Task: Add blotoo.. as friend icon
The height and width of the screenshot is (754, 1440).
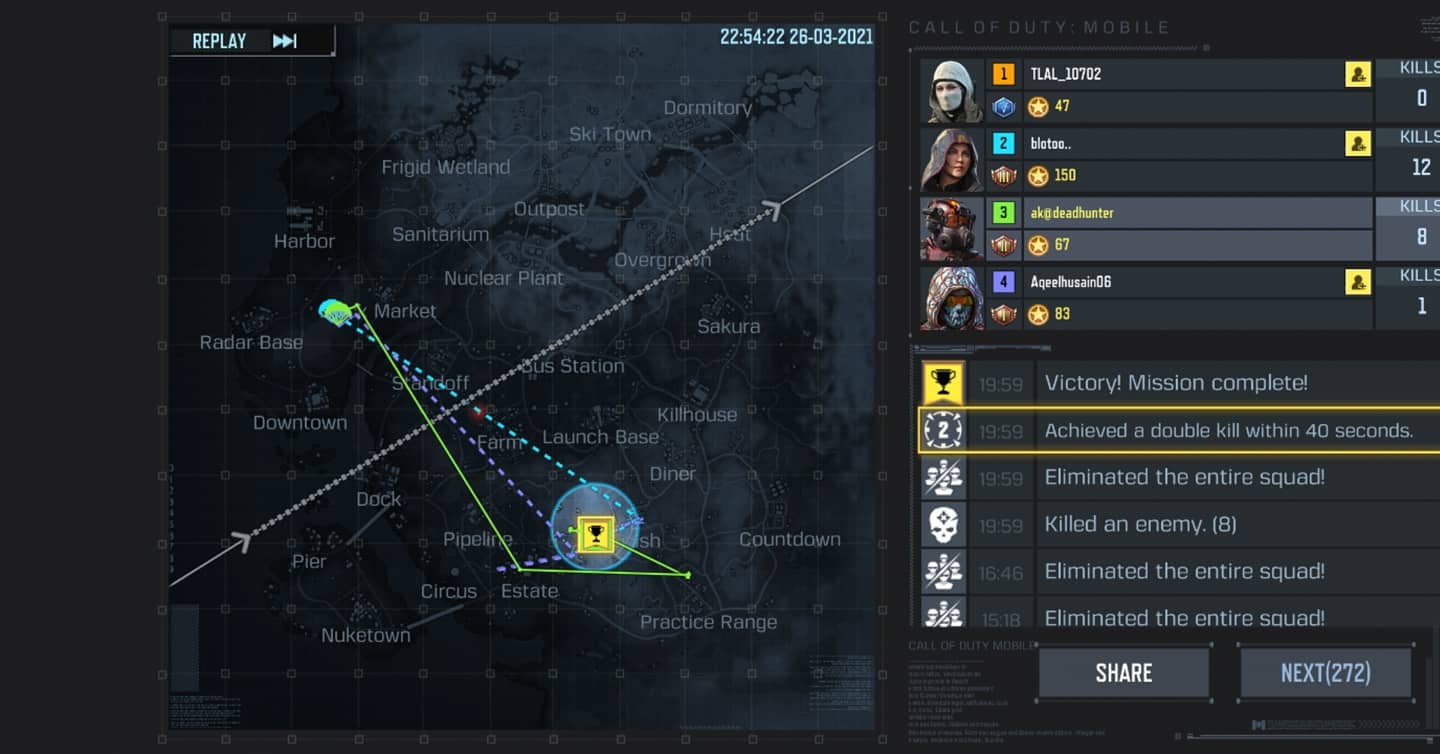Action: pyautogui.click(x=1357, y=144)
